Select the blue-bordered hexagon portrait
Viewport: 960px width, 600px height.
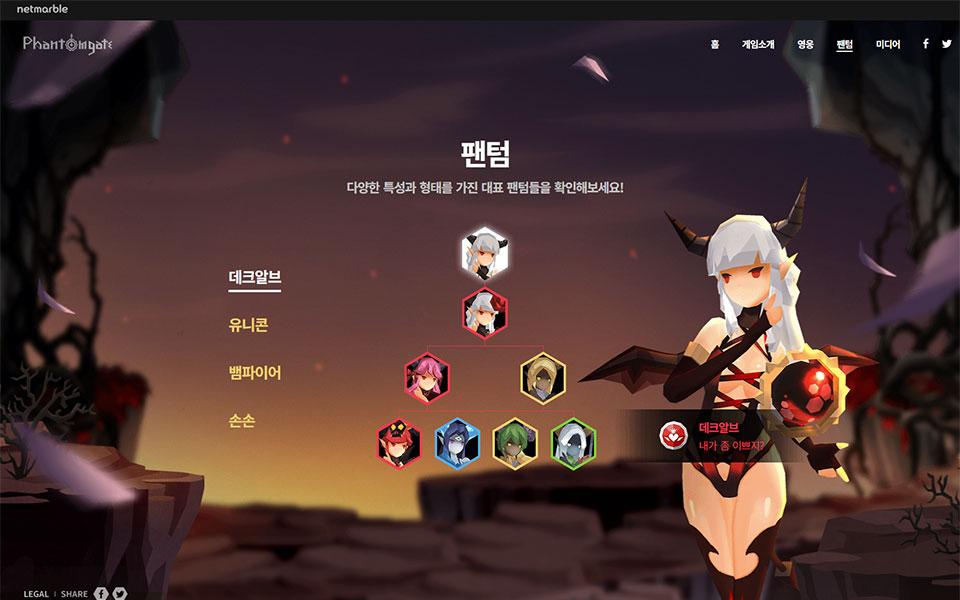coord(457,443)
